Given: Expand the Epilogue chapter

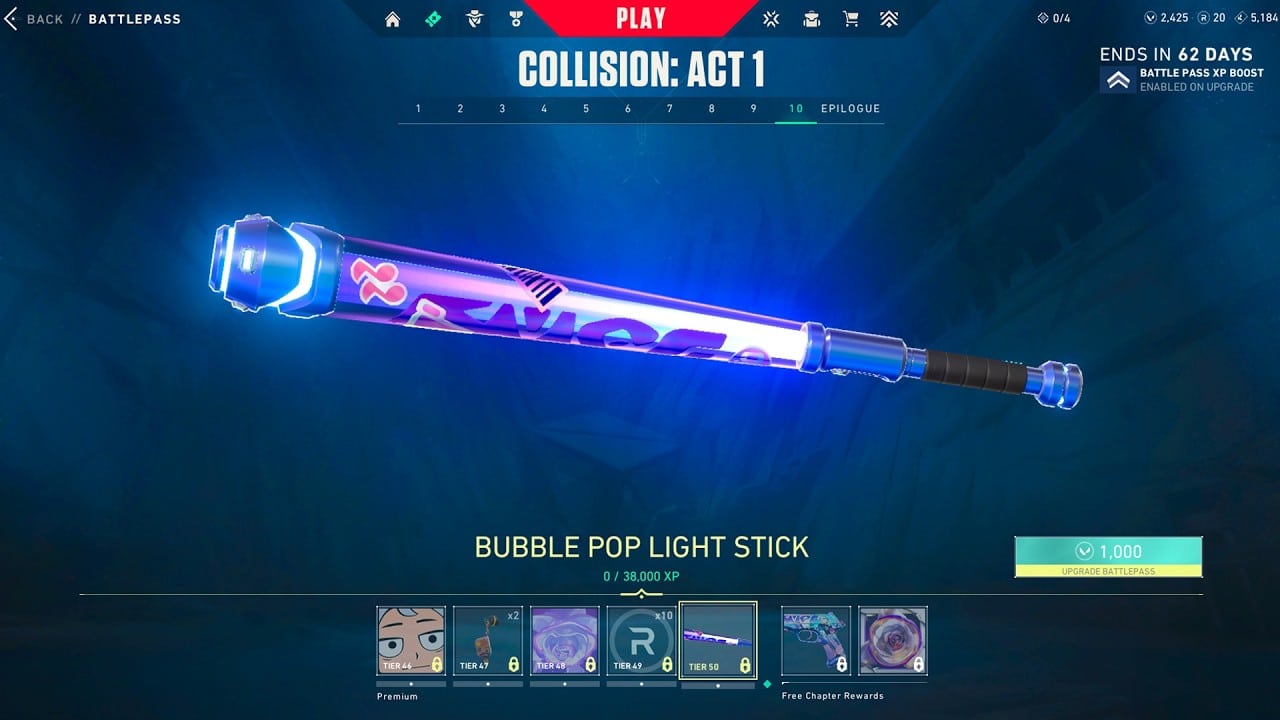Looking at the screenshot, I should tap(849, 108).
